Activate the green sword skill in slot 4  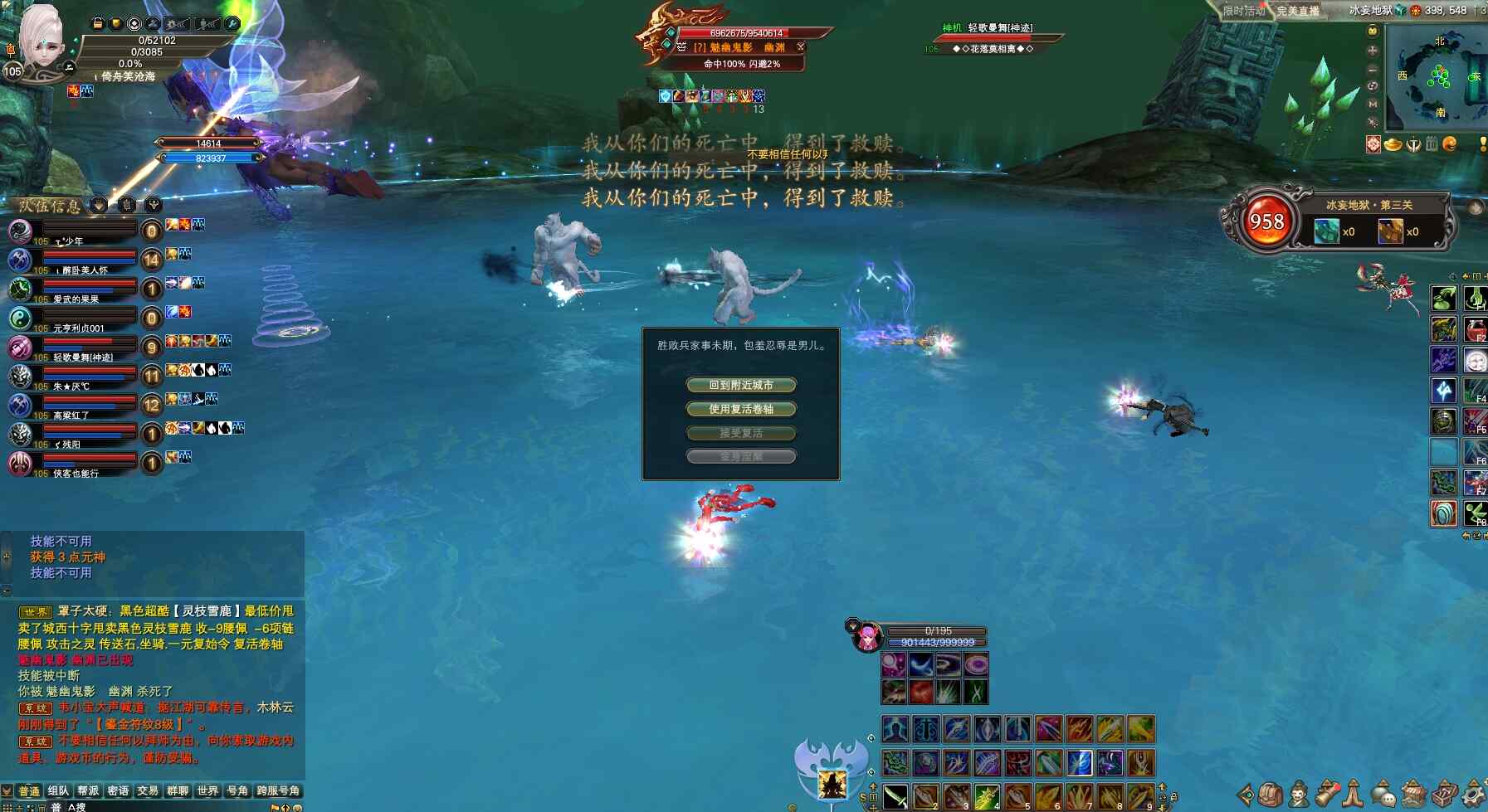click(986, 796)
